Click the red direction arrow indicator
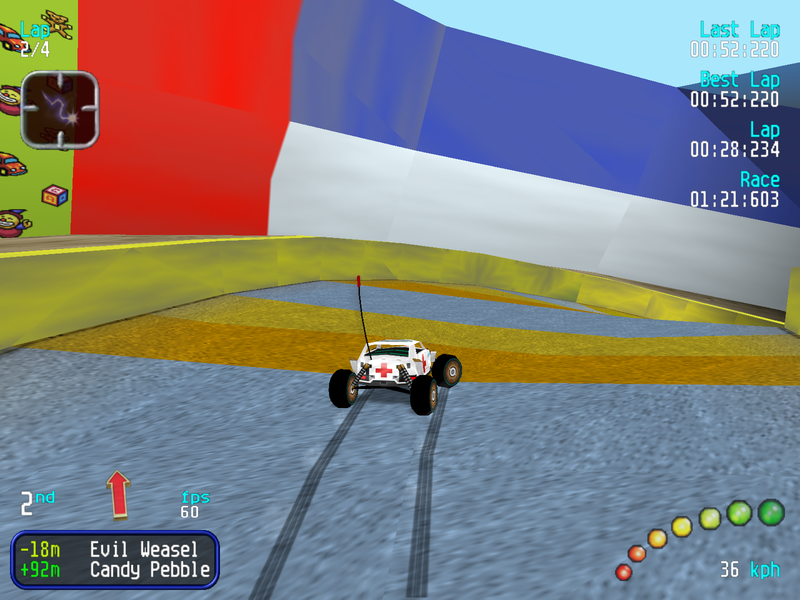Screen dimensions: 800x600 coord(119,494)
